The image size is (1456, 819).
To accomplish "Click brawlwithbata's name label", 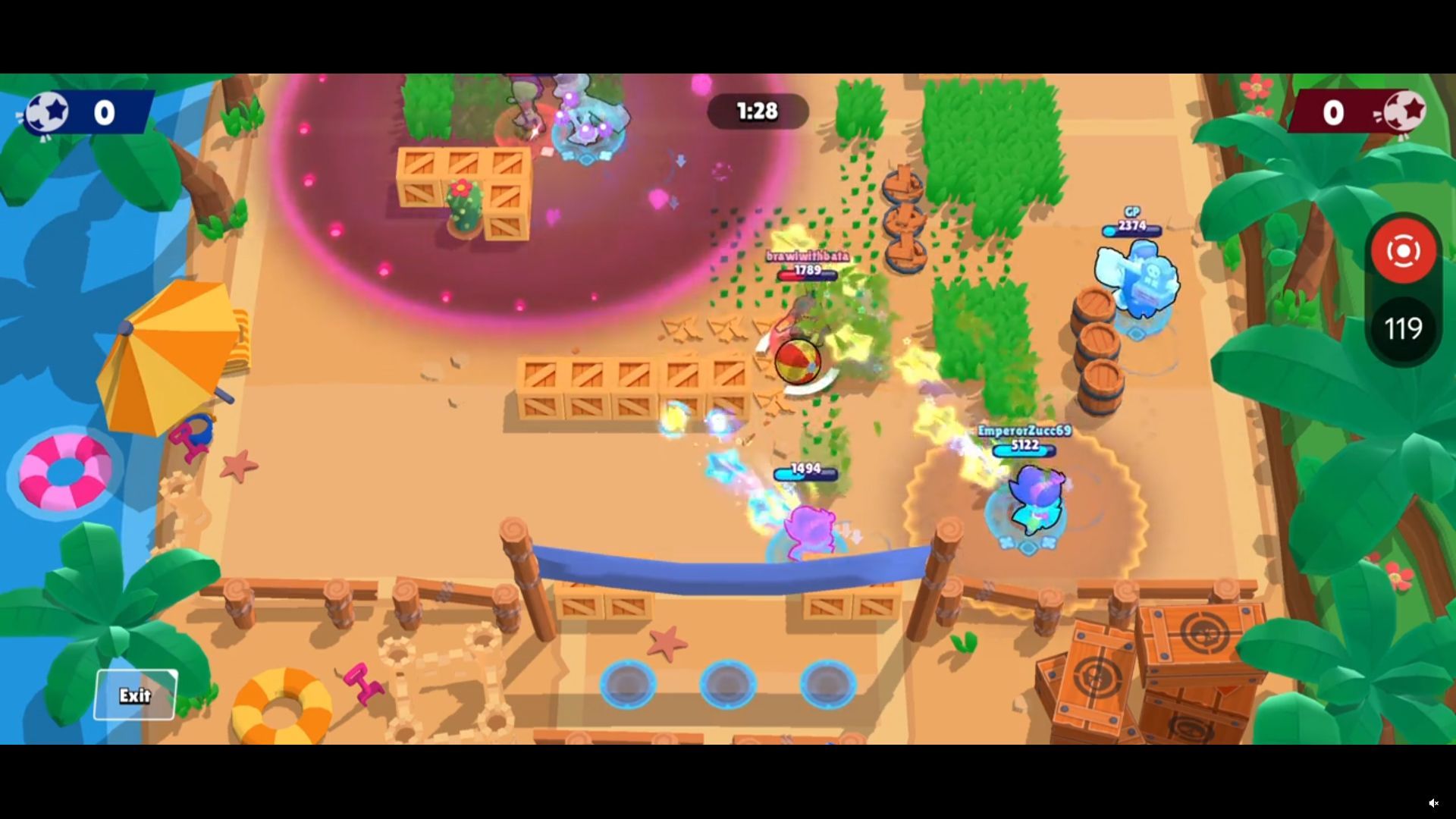I will click(806, 257).
